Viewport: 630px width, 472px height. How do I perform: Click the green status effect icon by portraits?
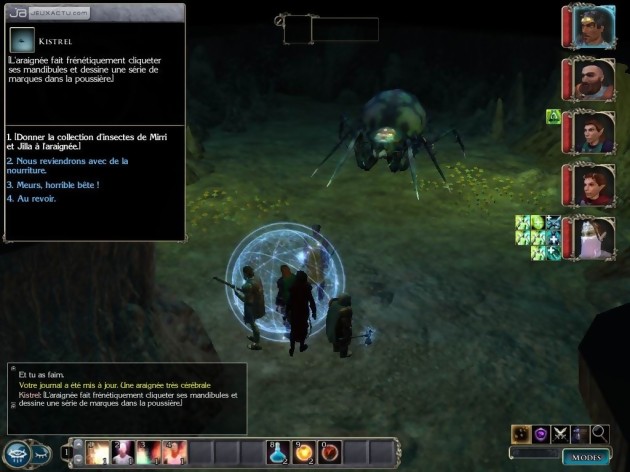click(x=552, y=117)
